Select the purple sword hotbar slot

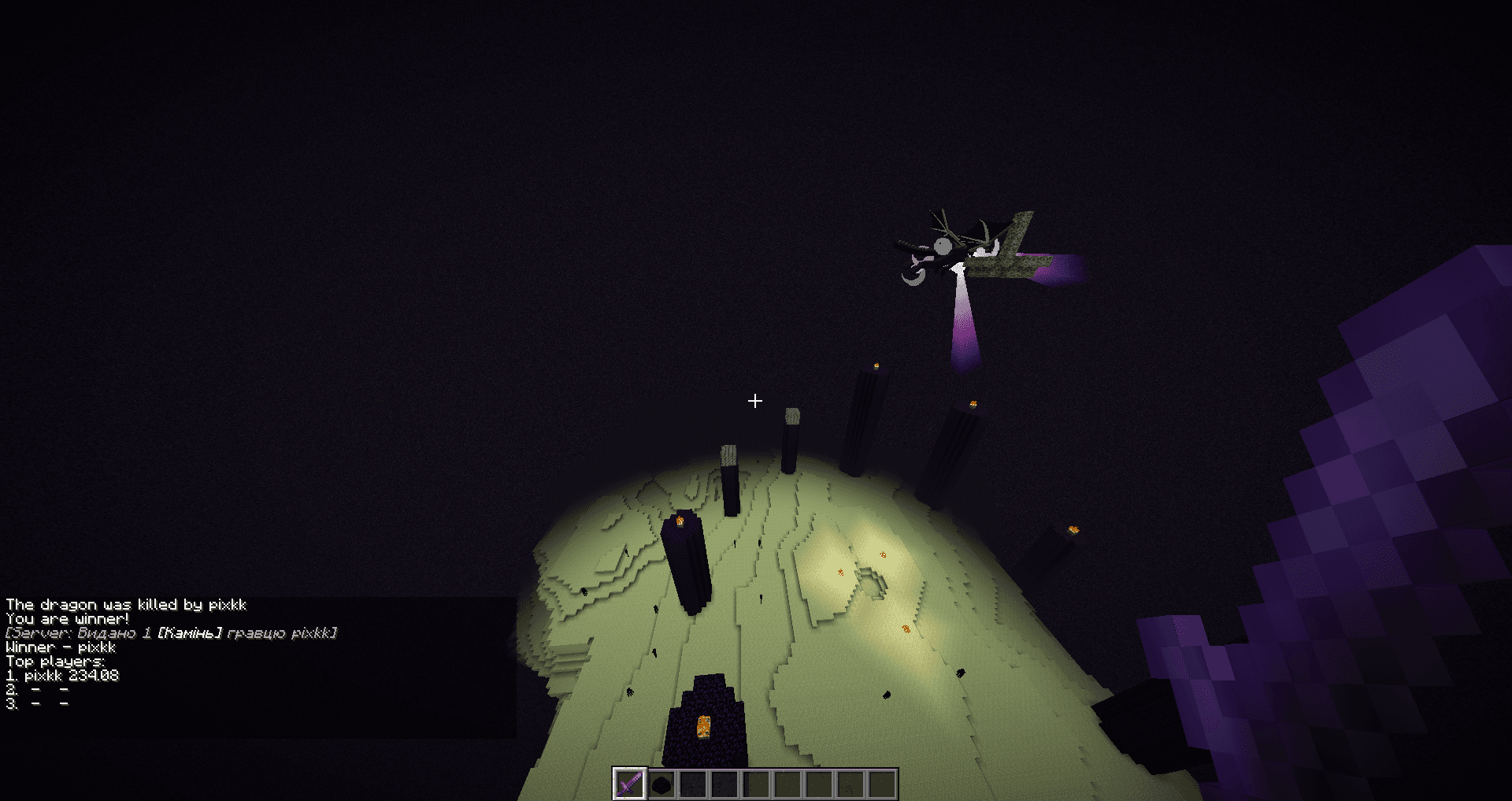[629, 784]
